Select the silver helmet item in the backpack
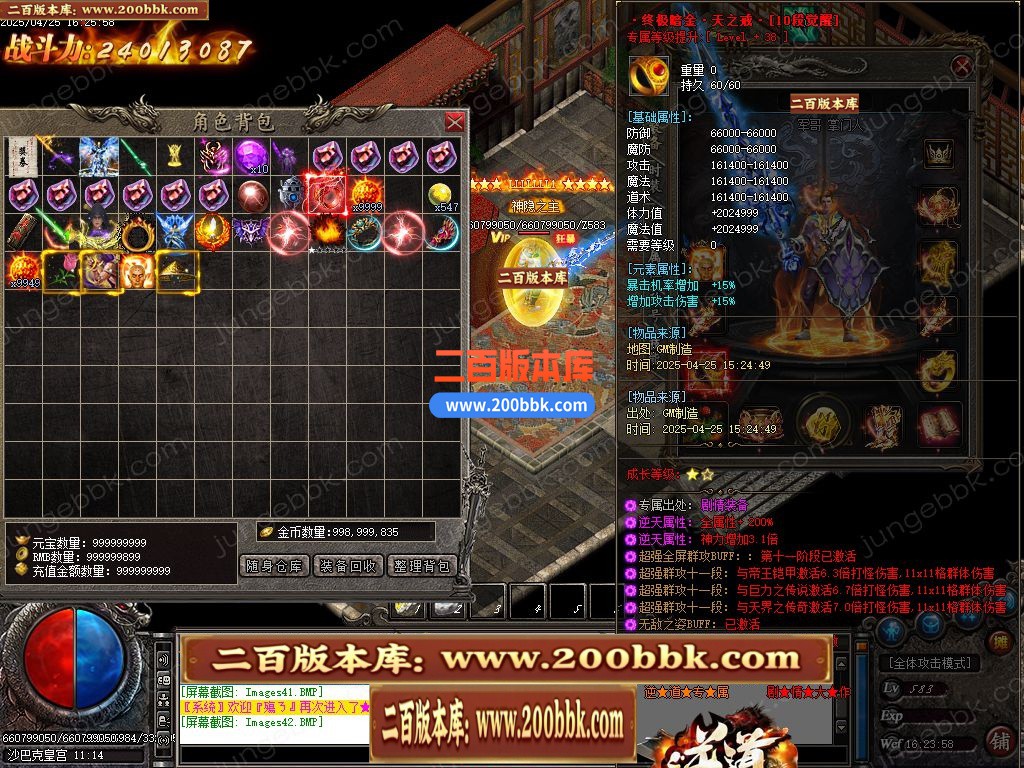 point(291,193)
